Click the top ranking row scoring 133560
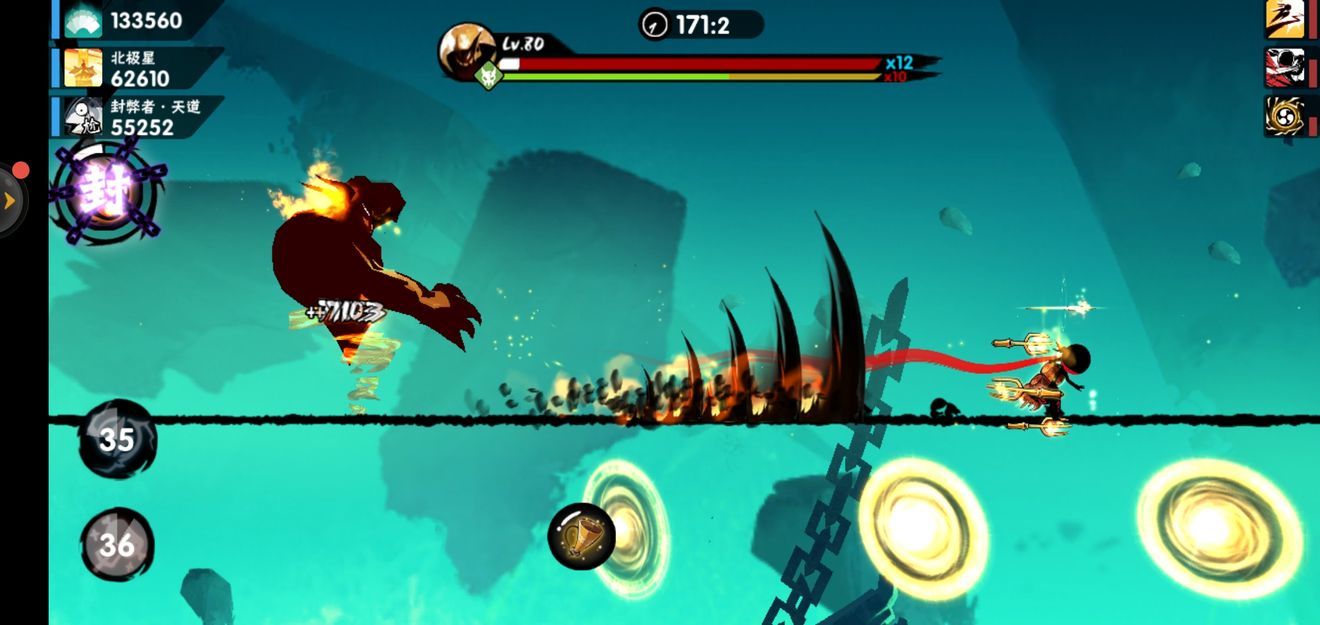This screenshot has width=1320, height=625. point(137,20)
